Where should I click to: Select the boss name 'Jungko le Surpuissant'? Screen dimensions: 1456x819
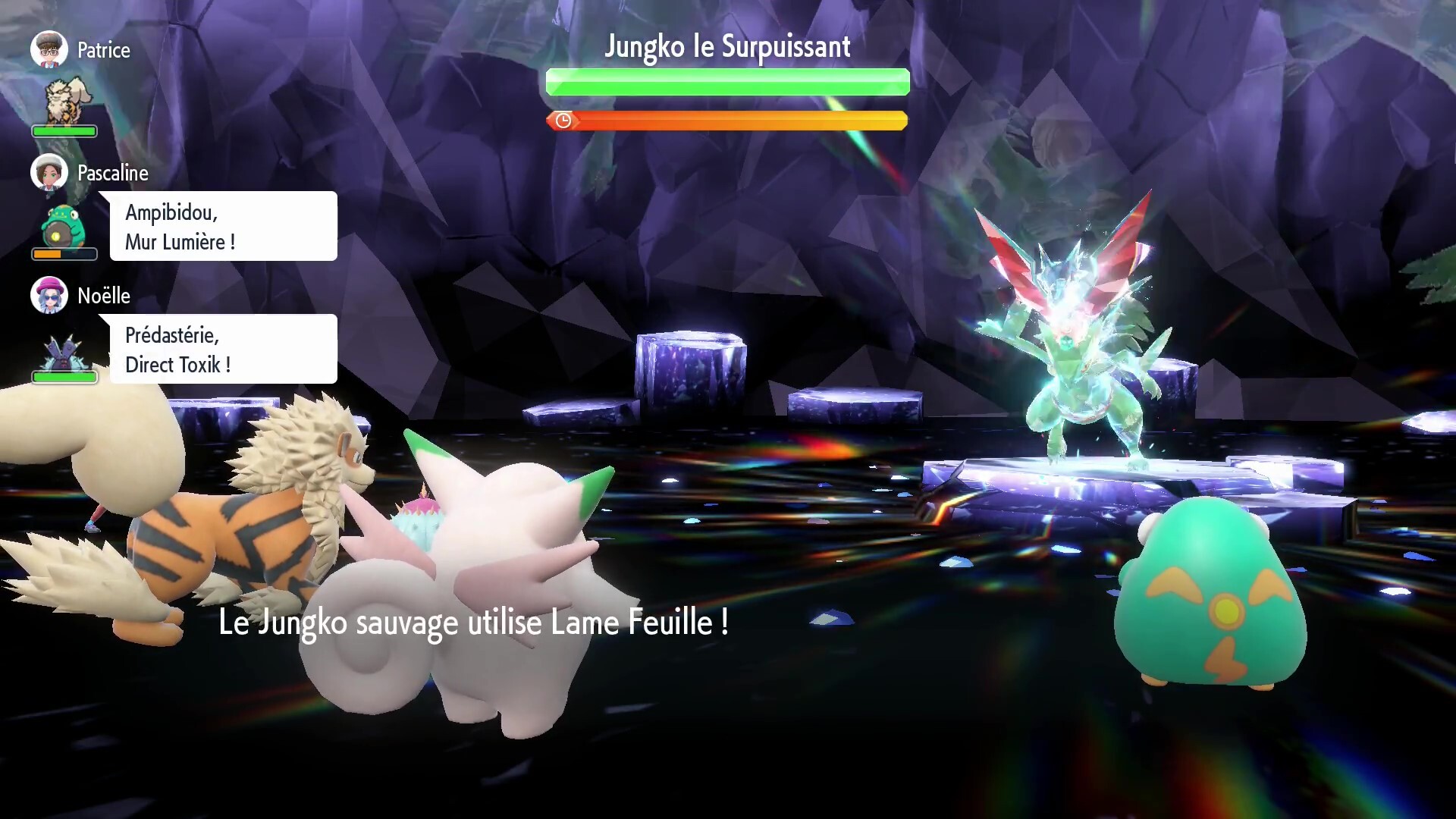(x=727, y=46)
